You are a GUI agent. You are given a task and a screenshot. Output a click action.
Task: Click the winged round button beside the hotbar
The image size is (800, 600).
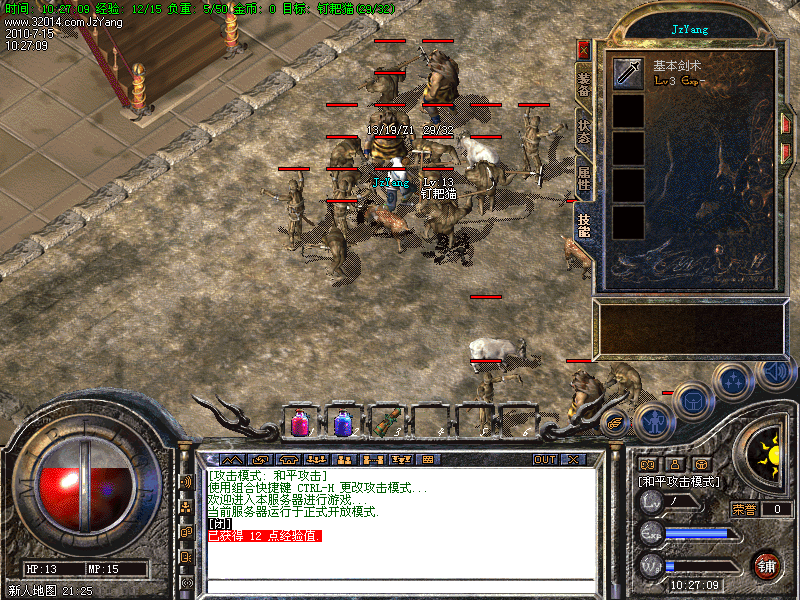(615, 423)
